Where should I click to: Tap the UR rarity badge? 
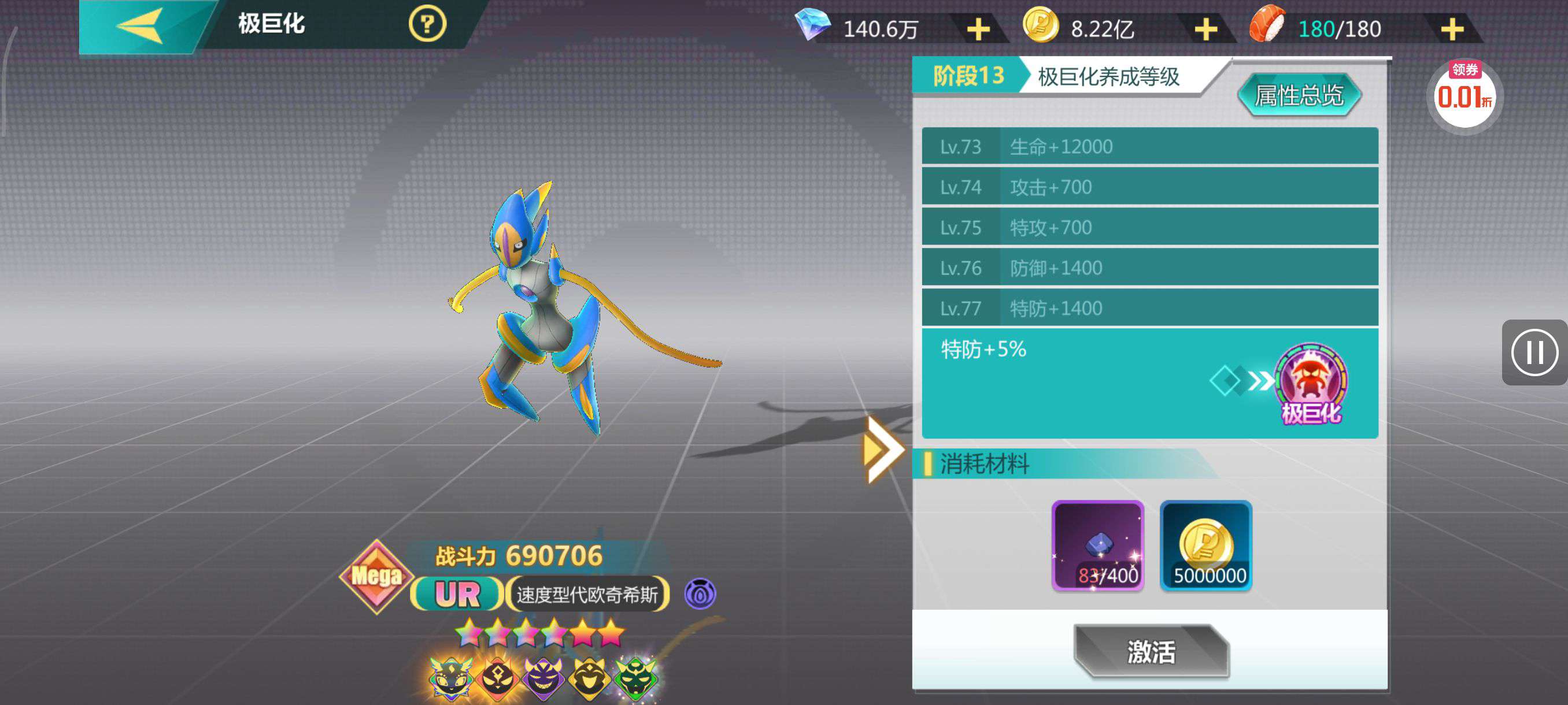pyautogui.click(x=457, y=594)
